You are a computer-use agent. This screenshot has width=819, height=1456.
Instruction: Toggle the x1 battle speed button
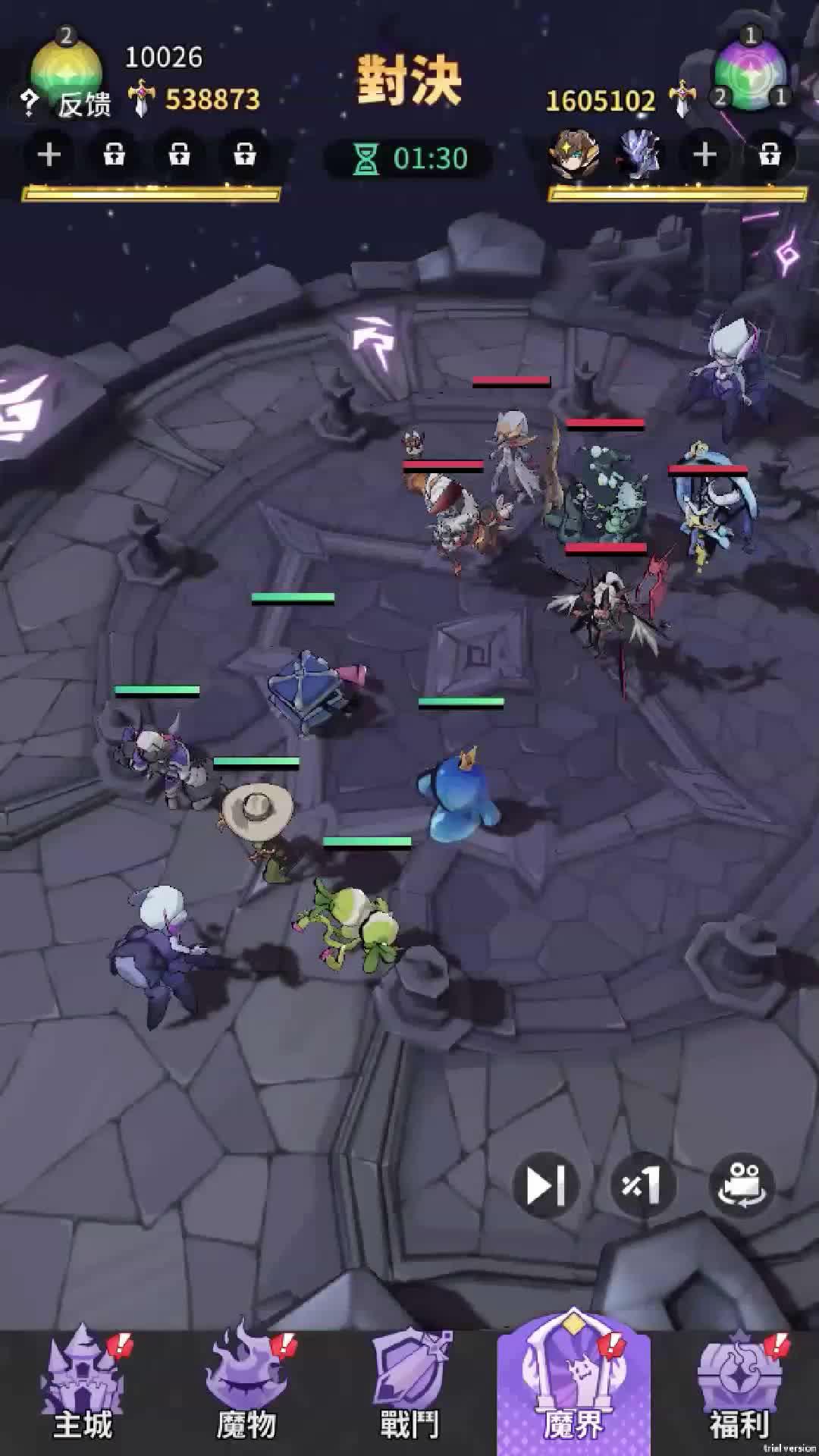coord(642,1185)
